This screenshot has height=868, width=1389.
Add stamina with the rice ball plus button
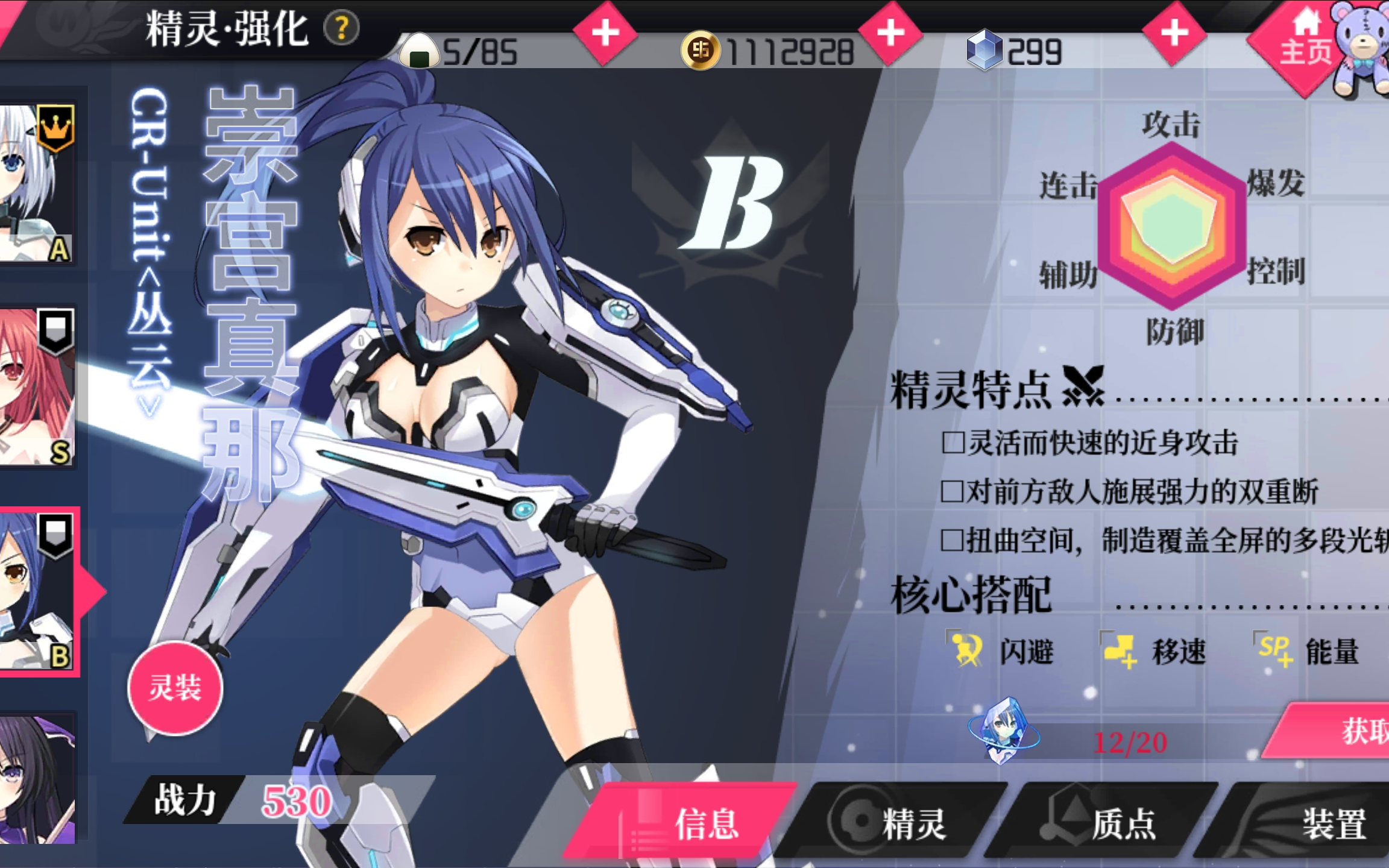605,33
